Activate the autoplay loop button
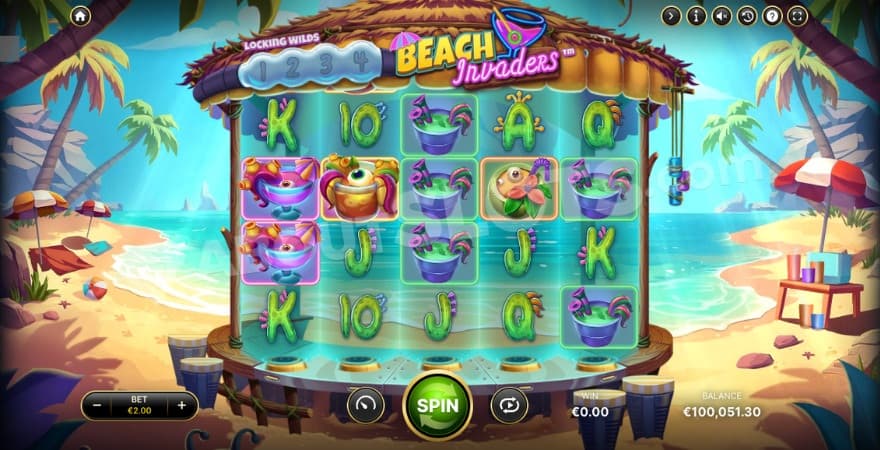Screen dimensions: 880x450 click(x=509, y=405)
